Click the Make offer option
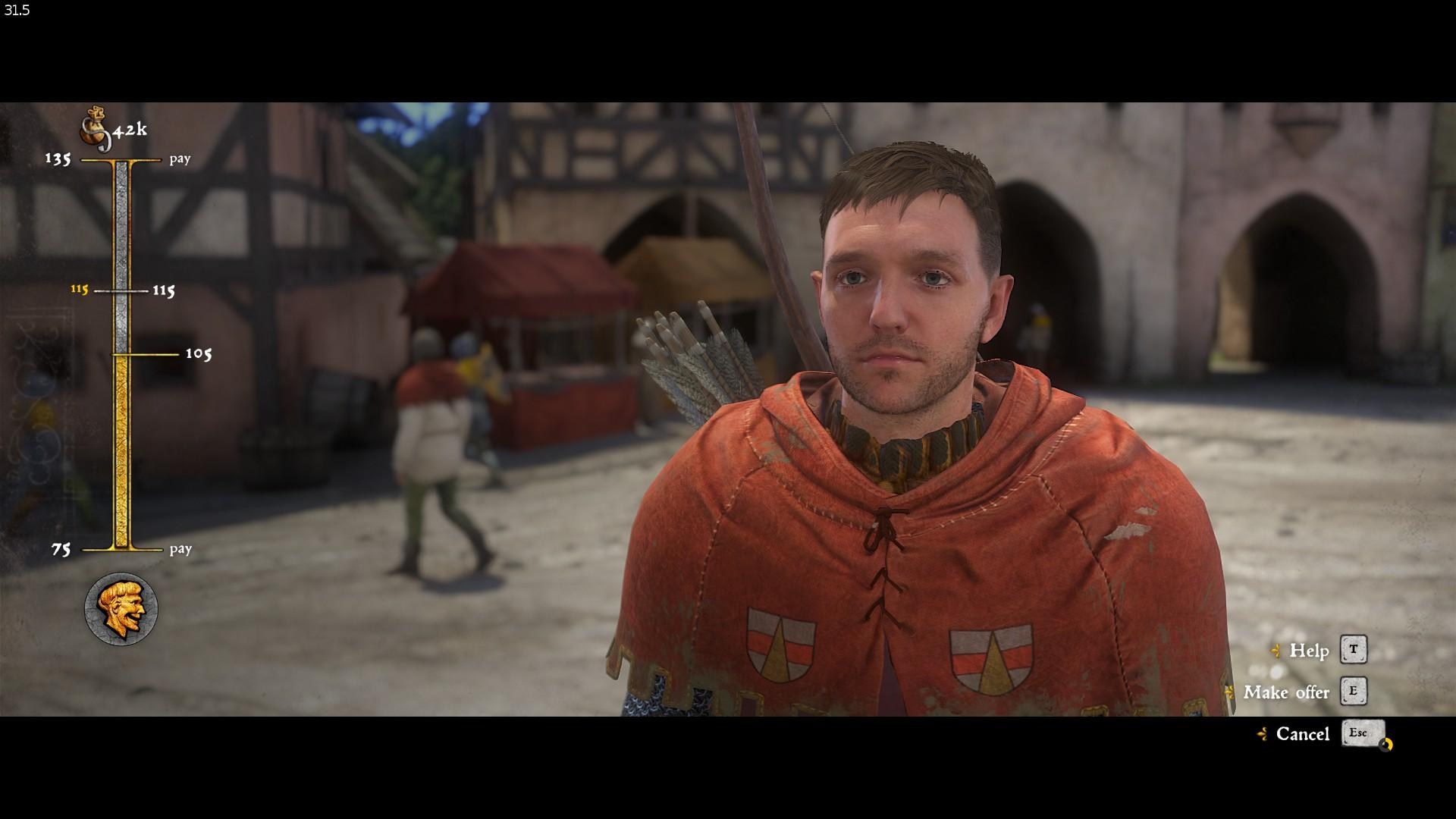This screenshot has width=1456, height=819. point(1286,692)
